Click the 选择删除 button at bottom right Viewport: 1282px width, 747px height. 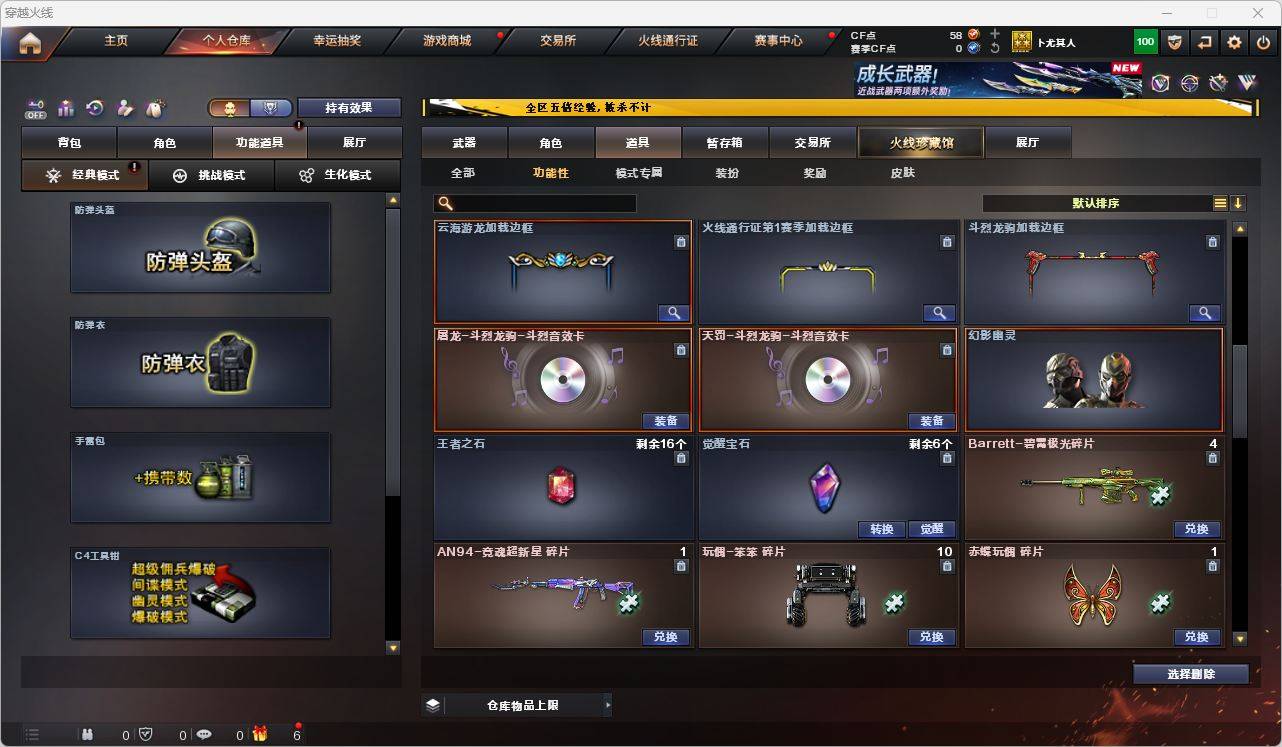(1191, 674)
